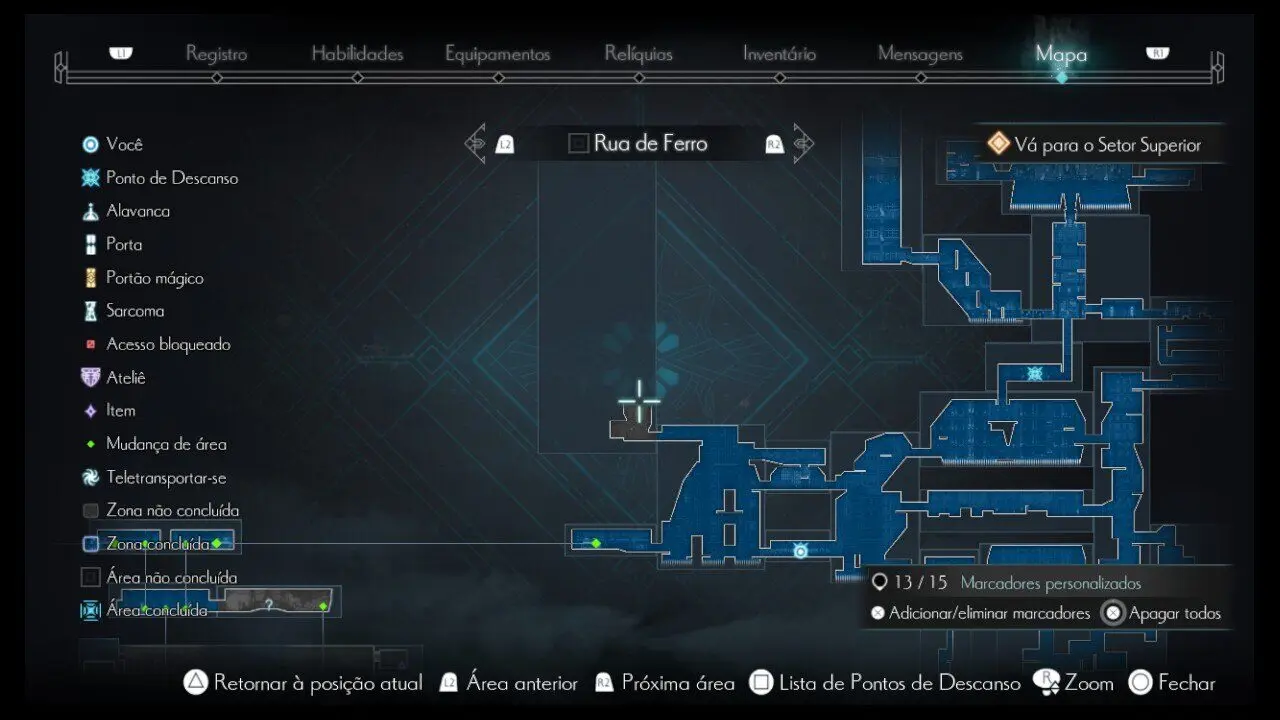Select the Mapa tab
Viewport: 1280px width, 720px height.
[1061, 54]
